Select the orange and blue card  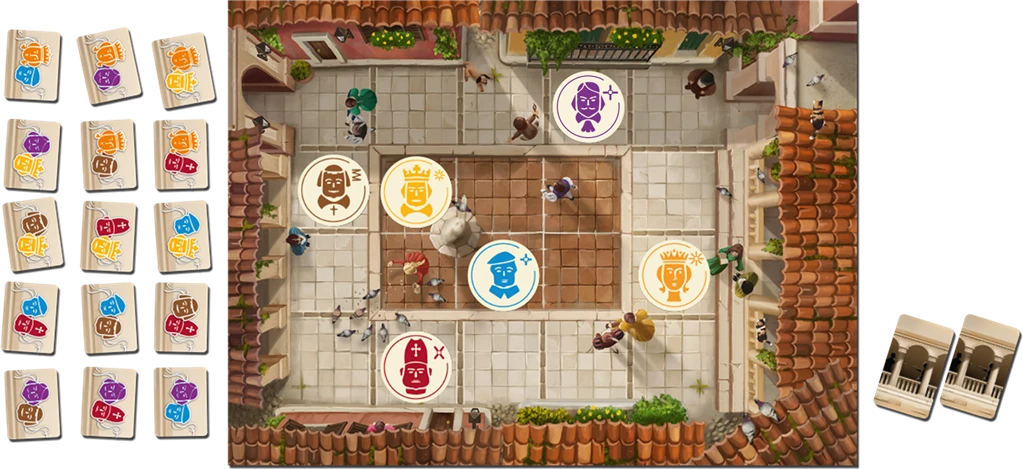33,63
